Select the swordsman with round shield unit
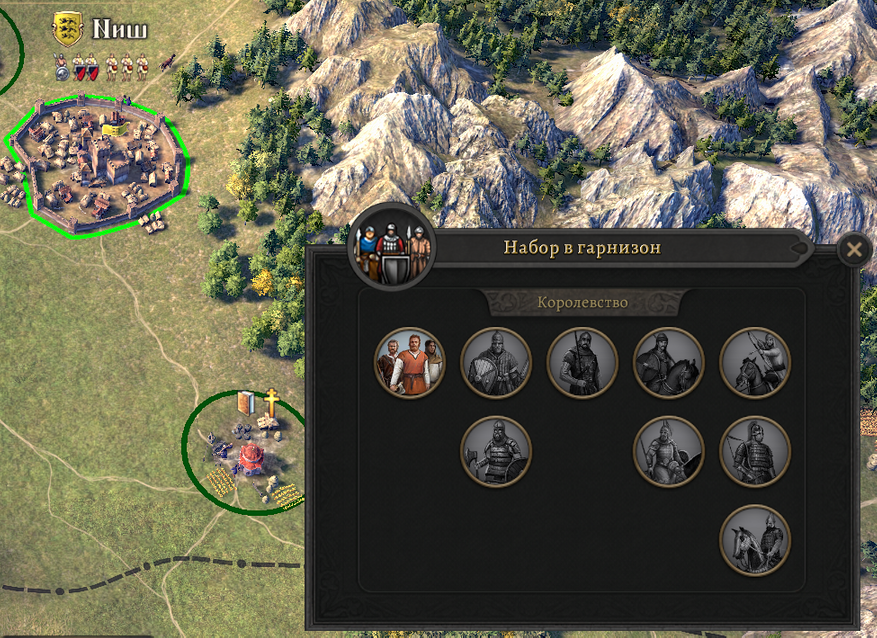This screenshot has width=877, height=638. coord(496,362)
